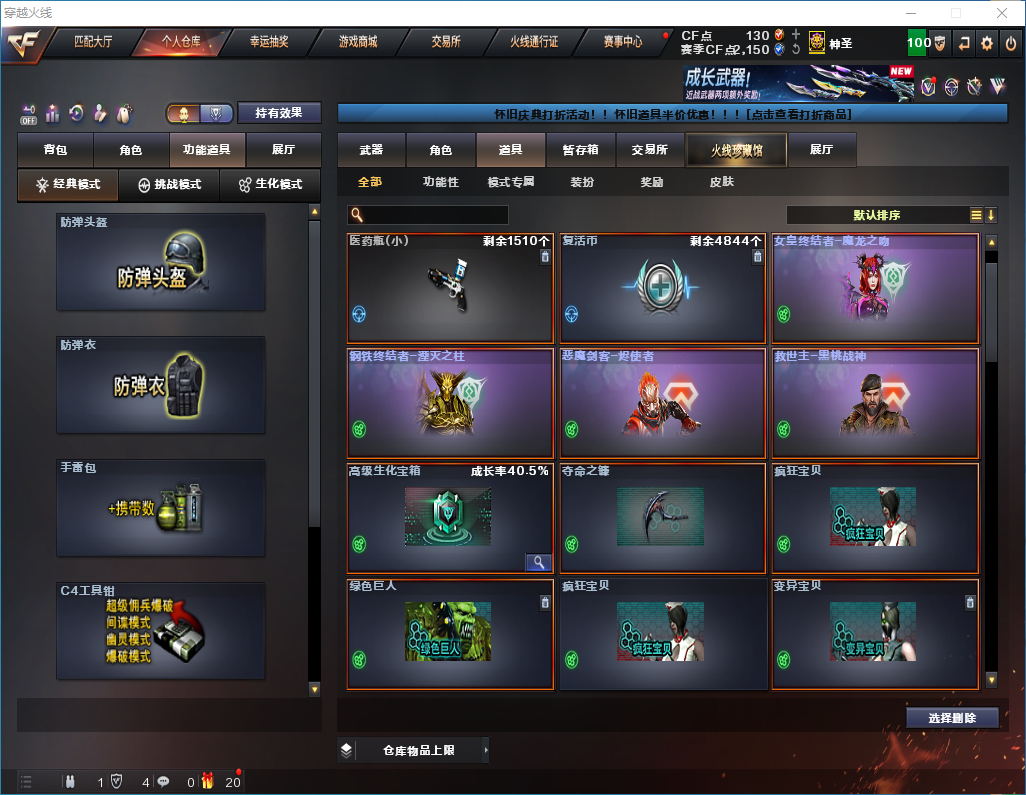The height and width of the screenshot is (795, 1026).
Task: Open the 游戏商城 game shop
Action: click(357, 42)
